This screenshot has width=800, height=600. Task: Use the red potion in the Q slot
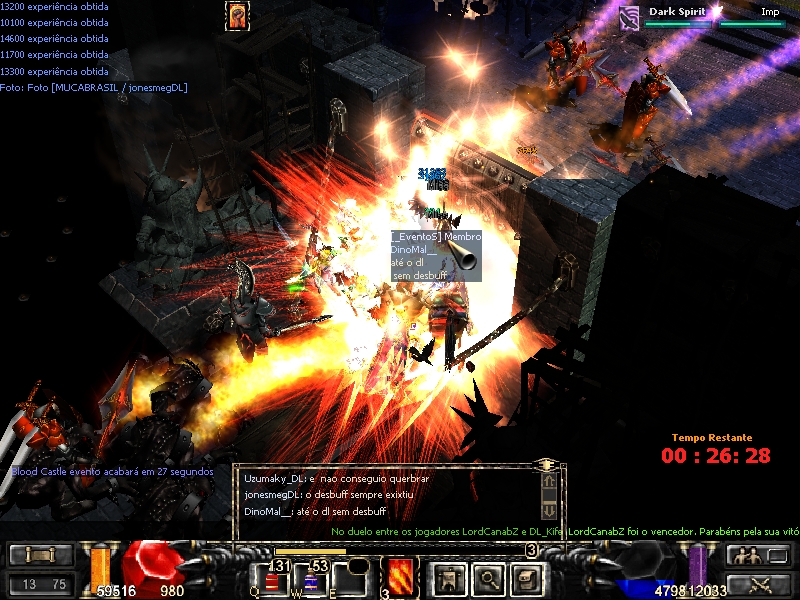[x=273, y=581]
